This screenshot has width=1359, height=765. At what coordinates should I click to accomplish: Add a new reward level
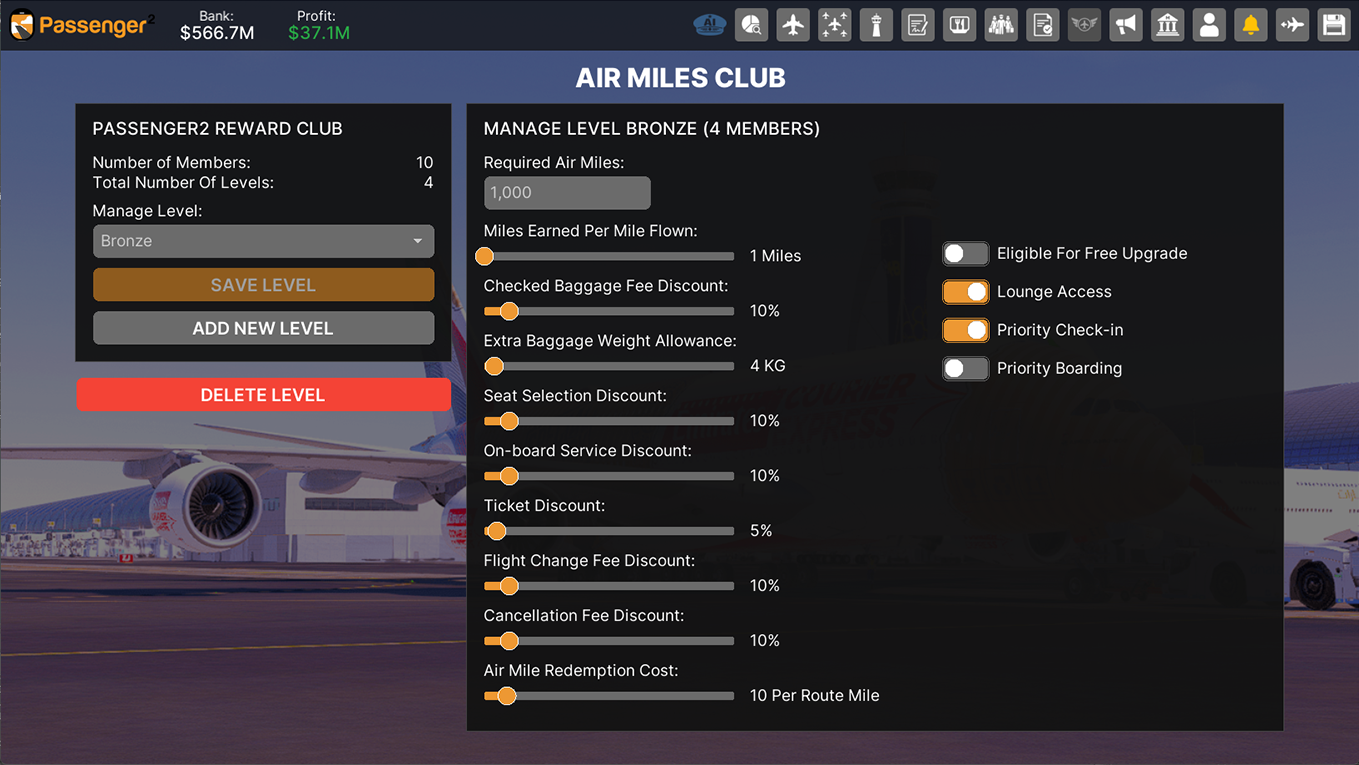point(263,328)
